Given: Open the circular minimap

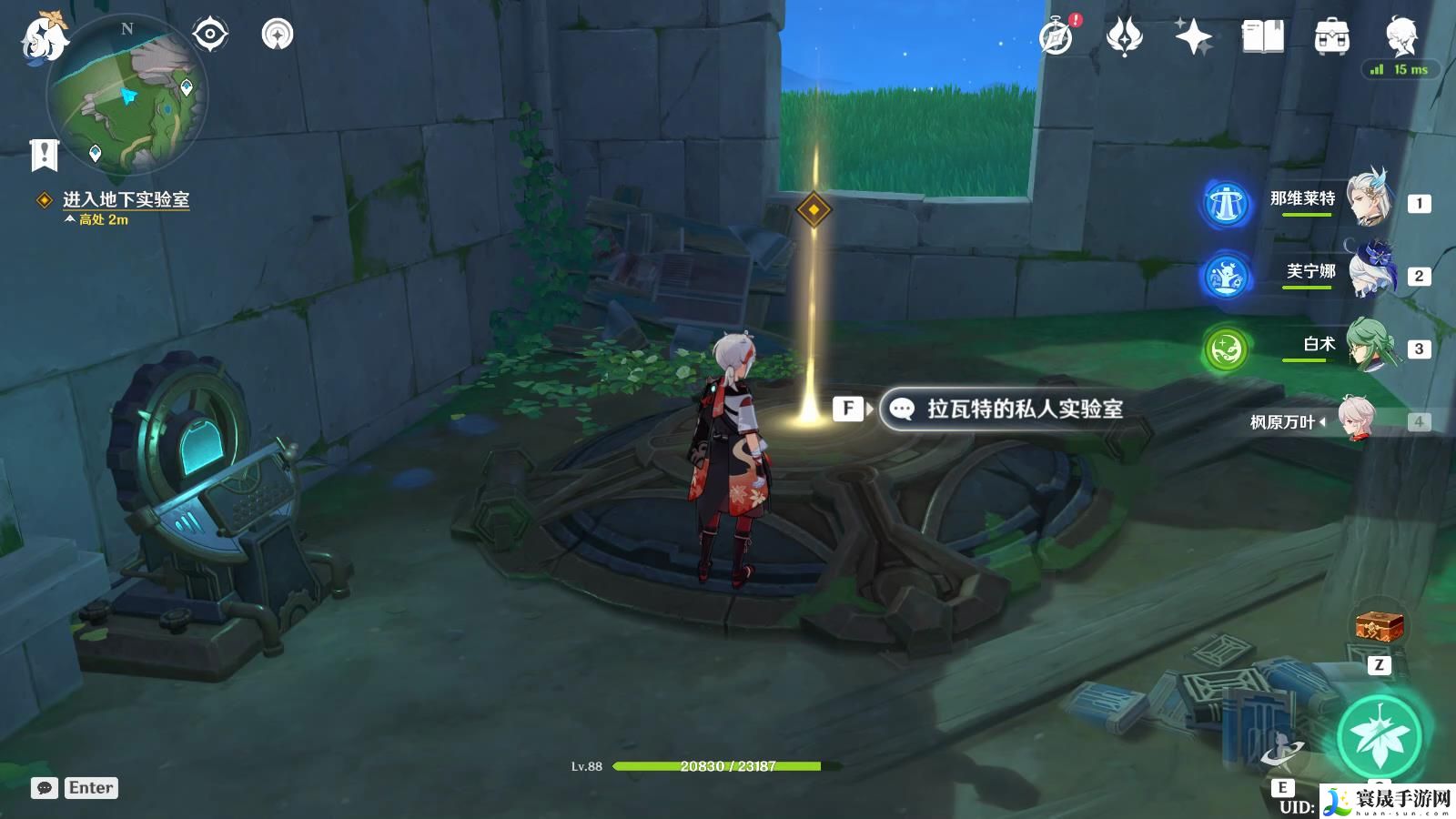Looking at the screenshot, I should pyautogui.click(x=129, y=96).
